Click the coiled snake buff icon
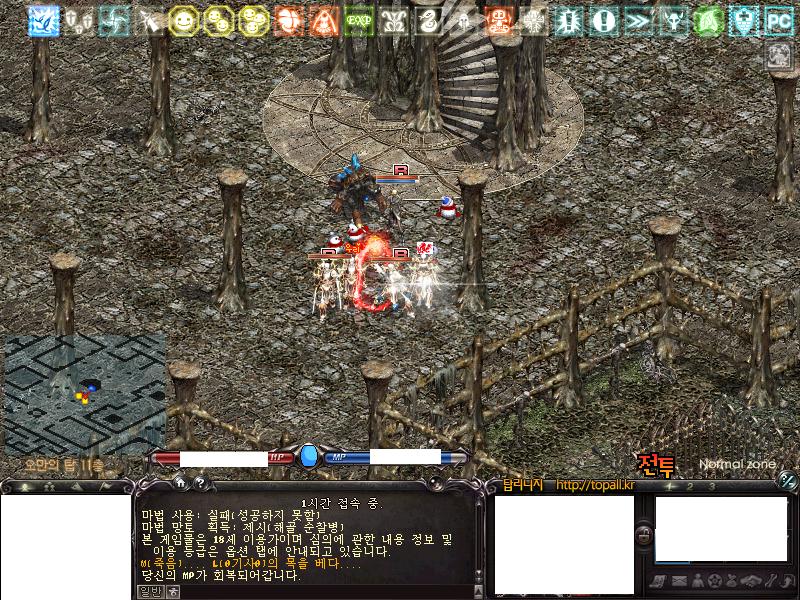This screenshot has width=800, height=600. [x=429, y=19]
